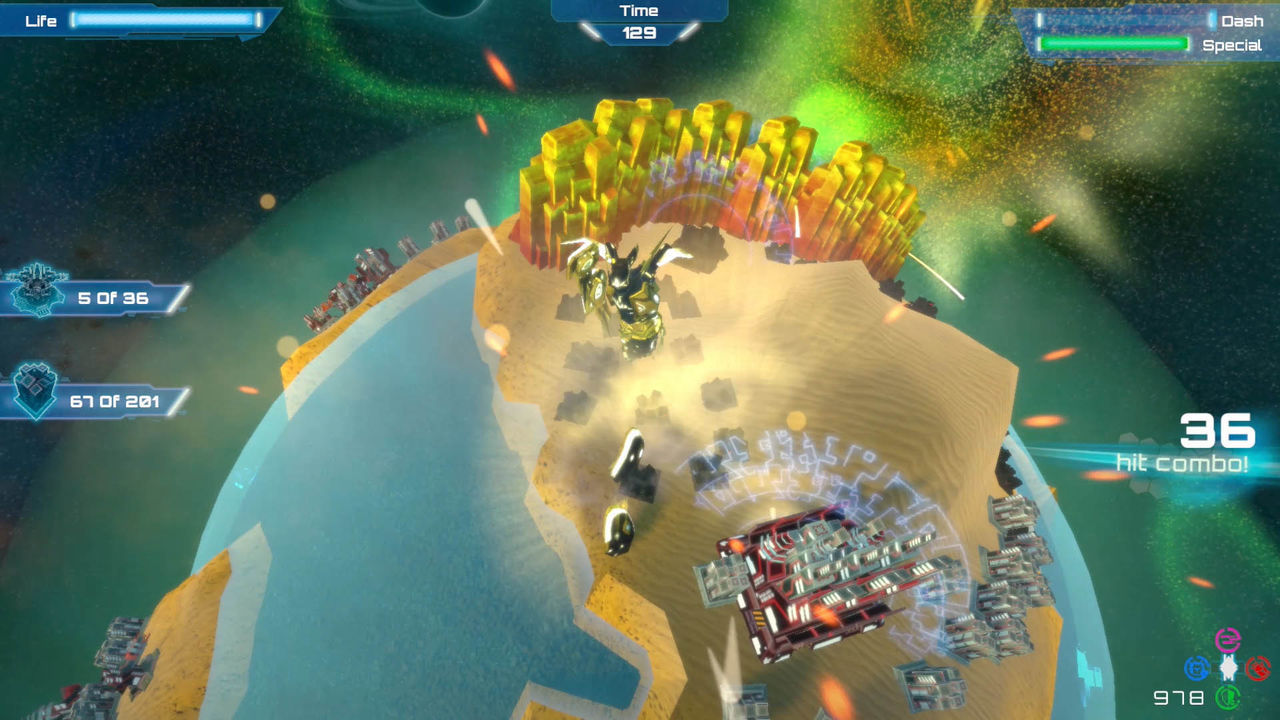Switch to the Time display showing 129
The width and height of the screenshot is (1280, 720).
click(x=639, y=31)
